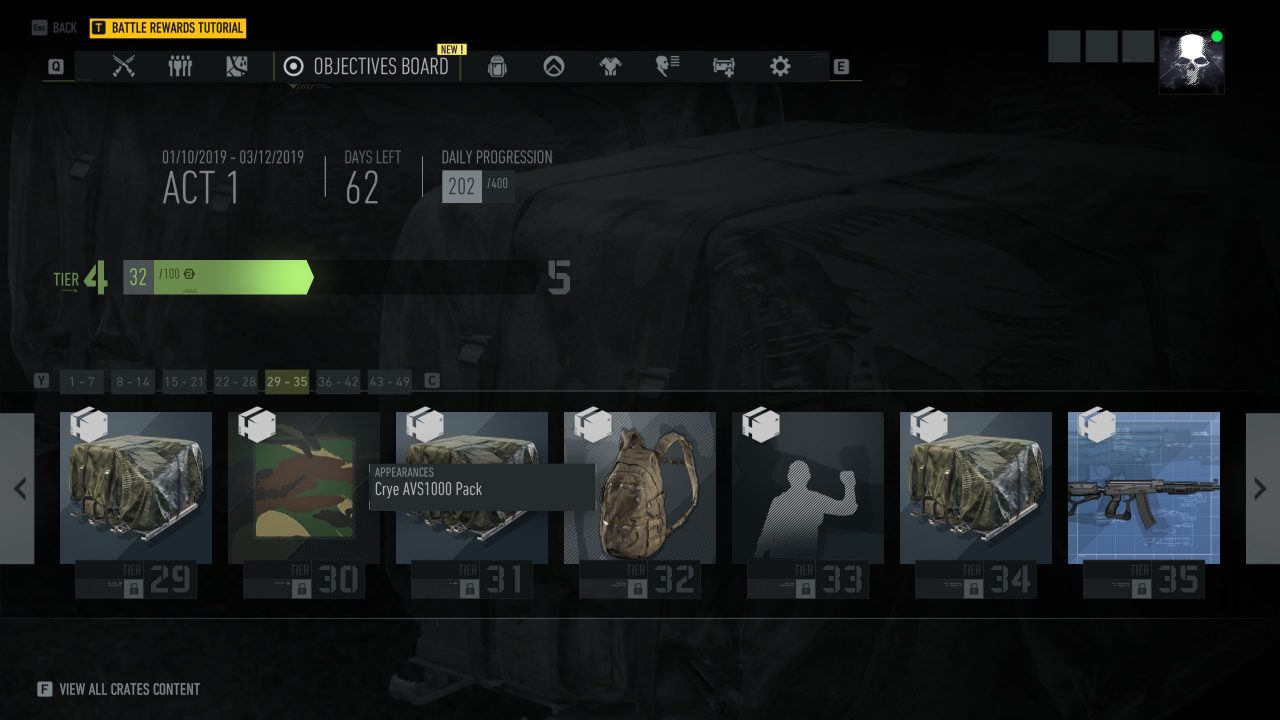Switch to the squad members tab
The height and width of the screenshot is (720, 1280).
click(x=180, y=66)
